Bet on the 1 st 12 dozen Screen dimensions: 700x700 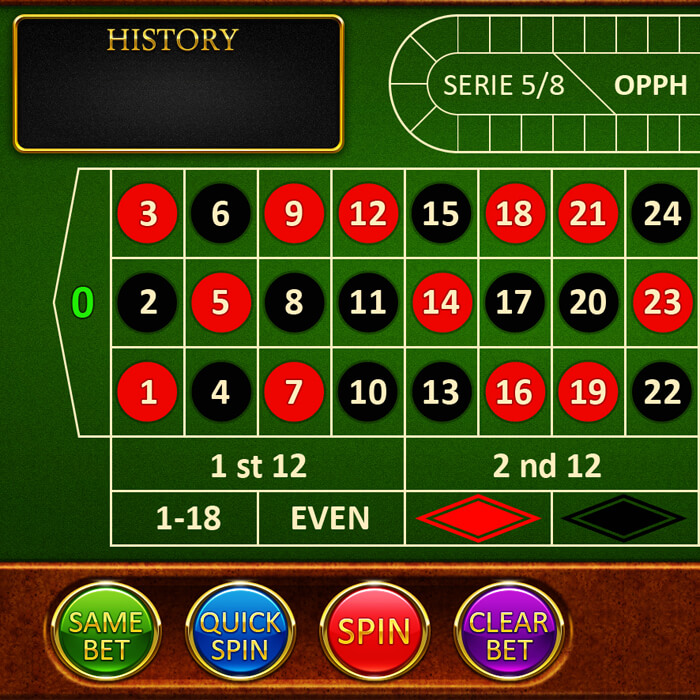pos(258,466)
